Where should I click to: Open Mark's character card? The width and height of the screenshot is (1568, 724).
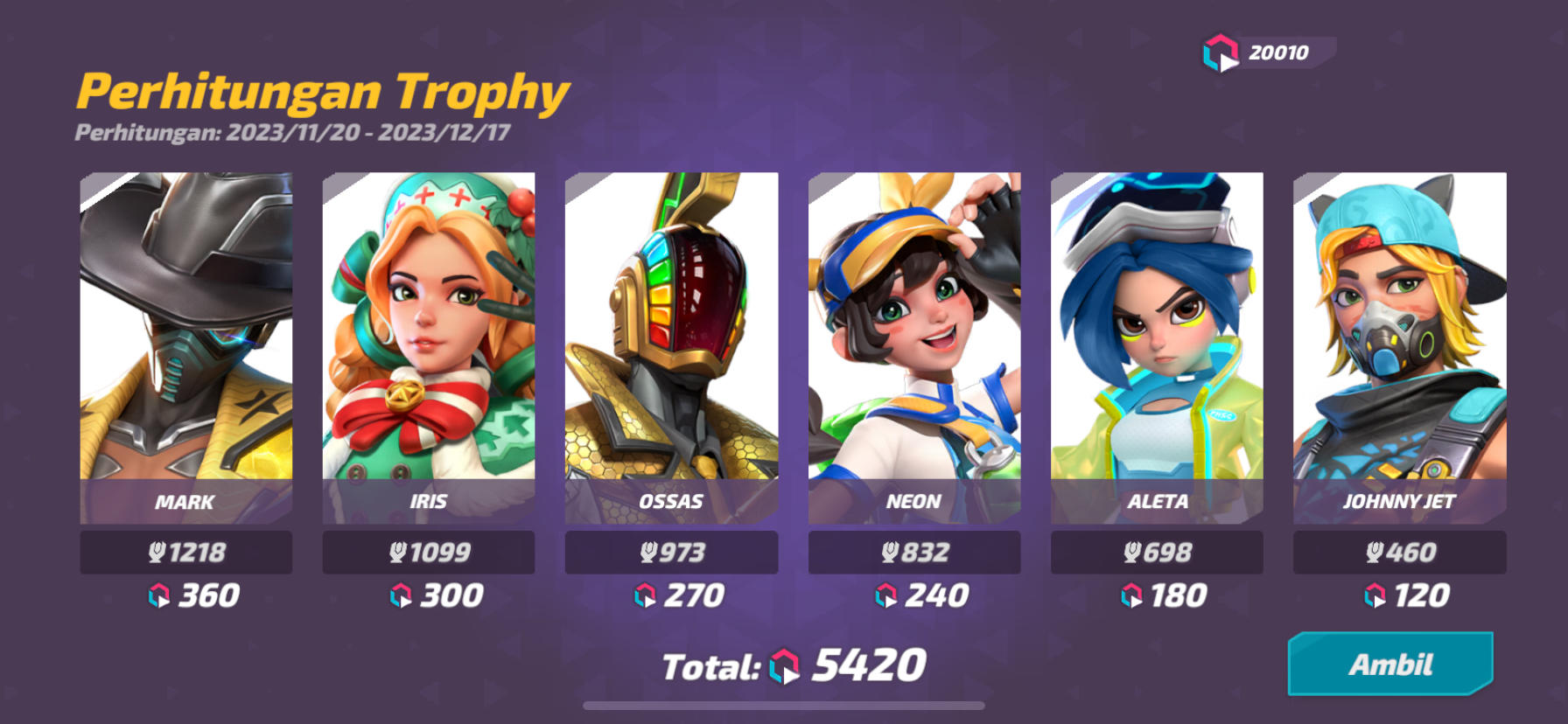coord(185,341)
